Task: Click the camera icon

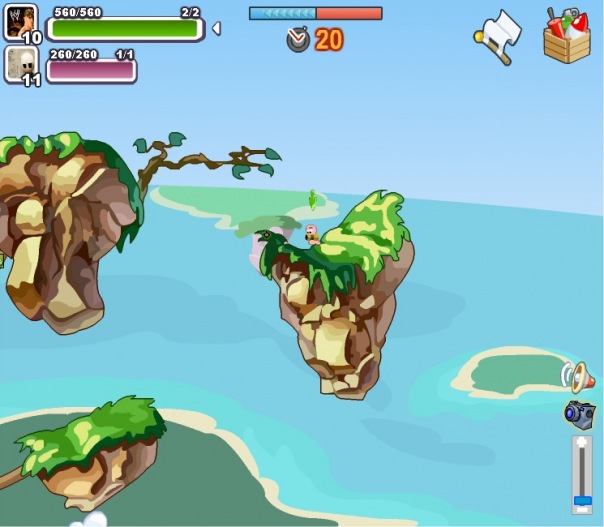Action: 579,413
